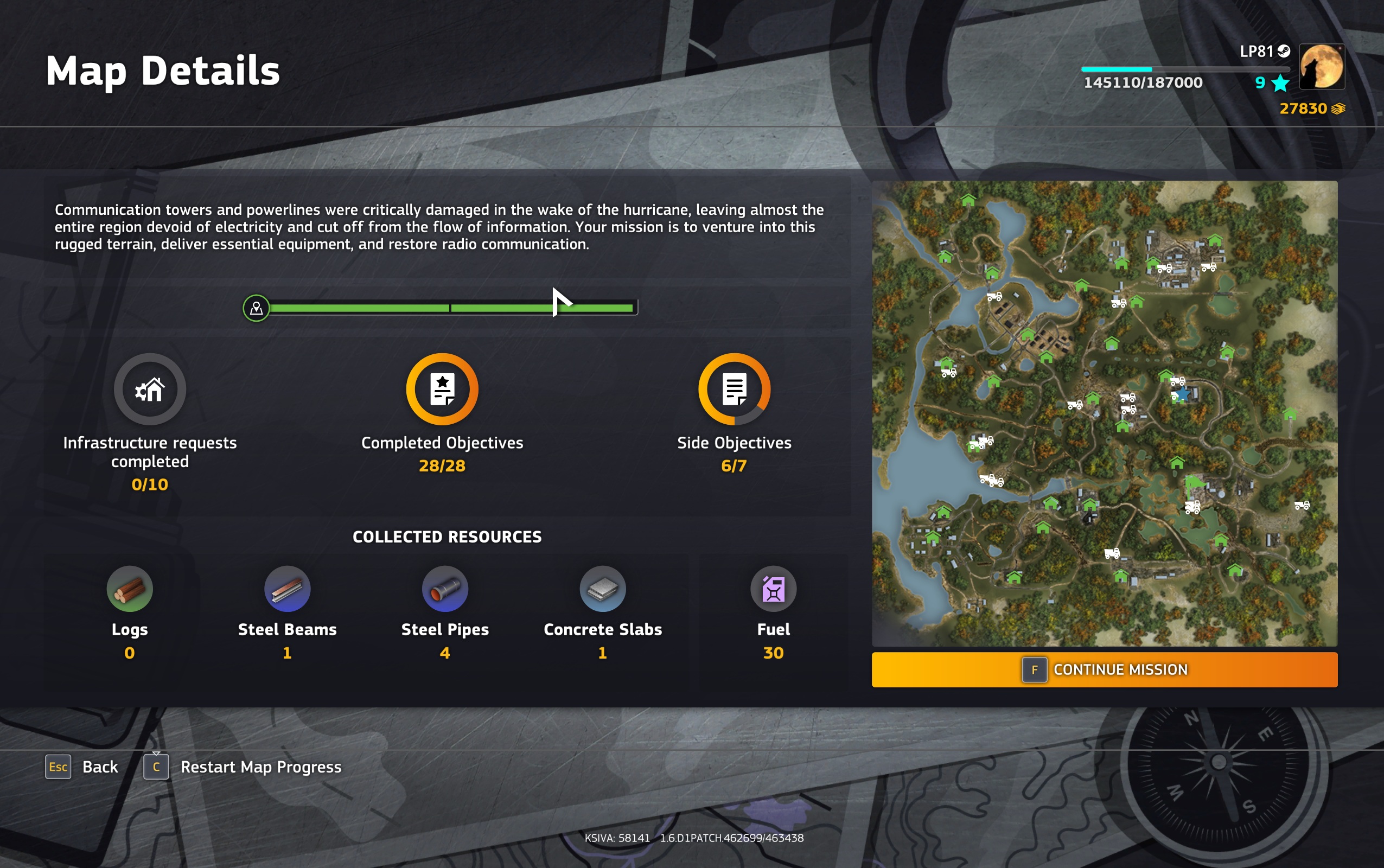Screen dimensions: 1384x868
Task: Select the Steel Beams resource icon
Action: coord(287,589)
